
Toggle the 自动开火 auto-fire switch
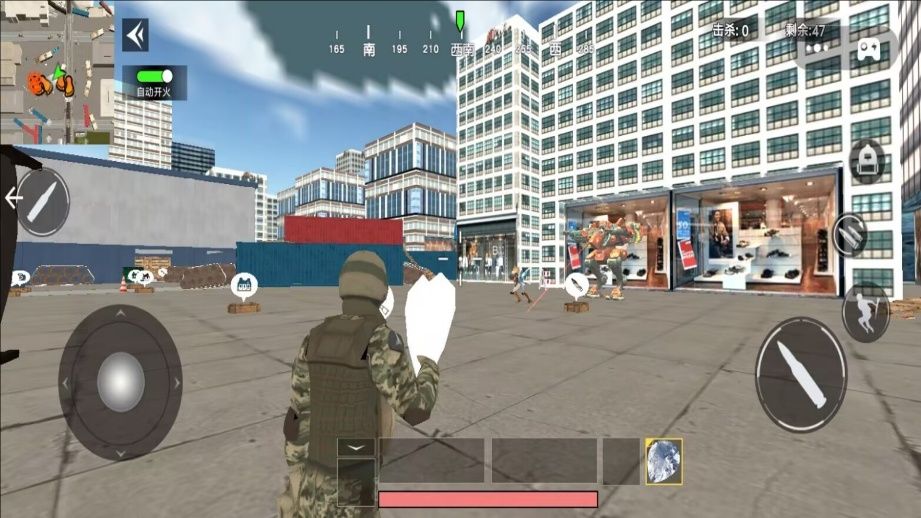pyautogui.click(x=154, y=76)
